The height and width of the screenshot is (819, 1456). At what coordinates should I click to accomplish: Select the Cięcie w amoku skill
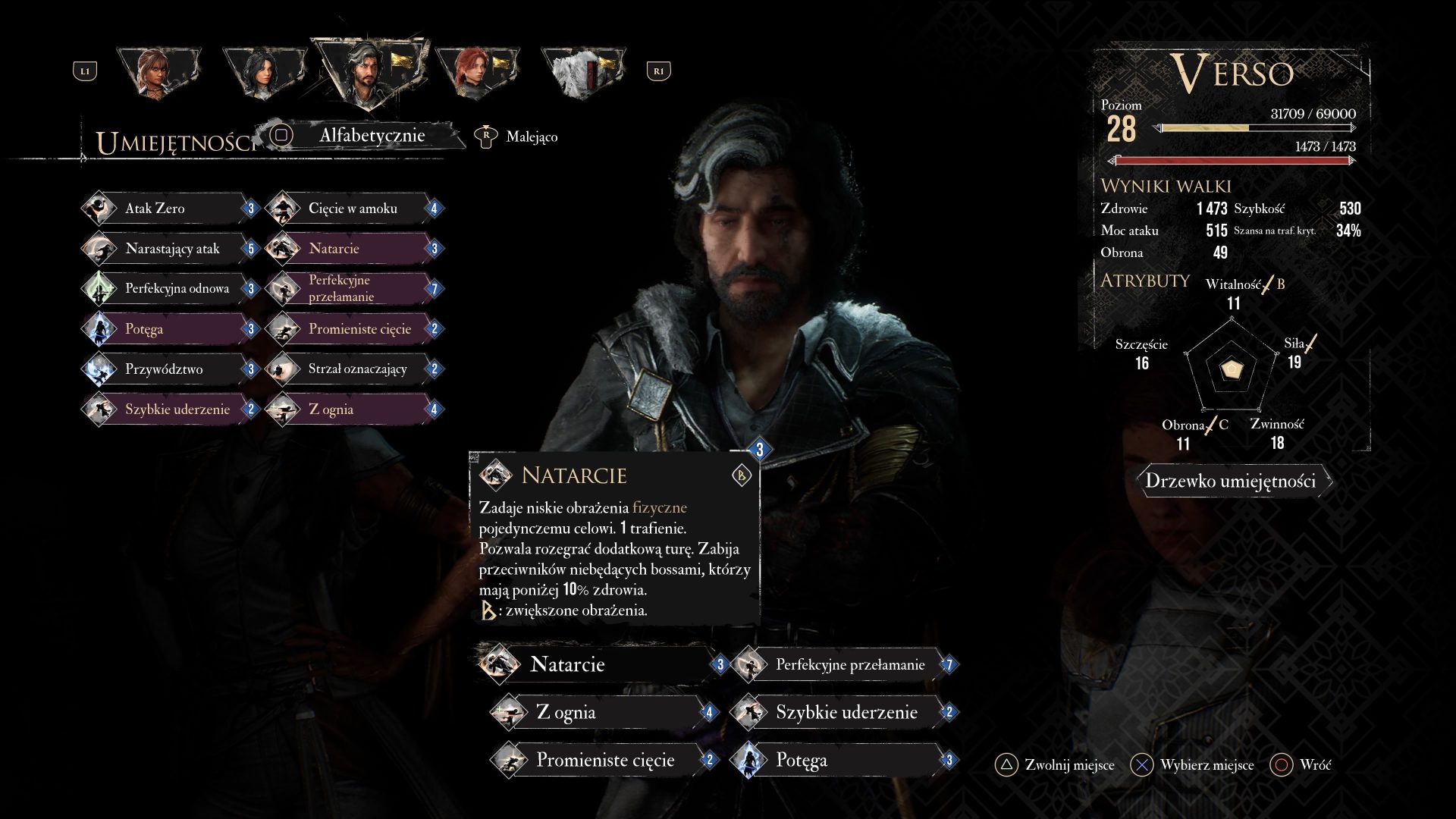[x=353, y=209]
